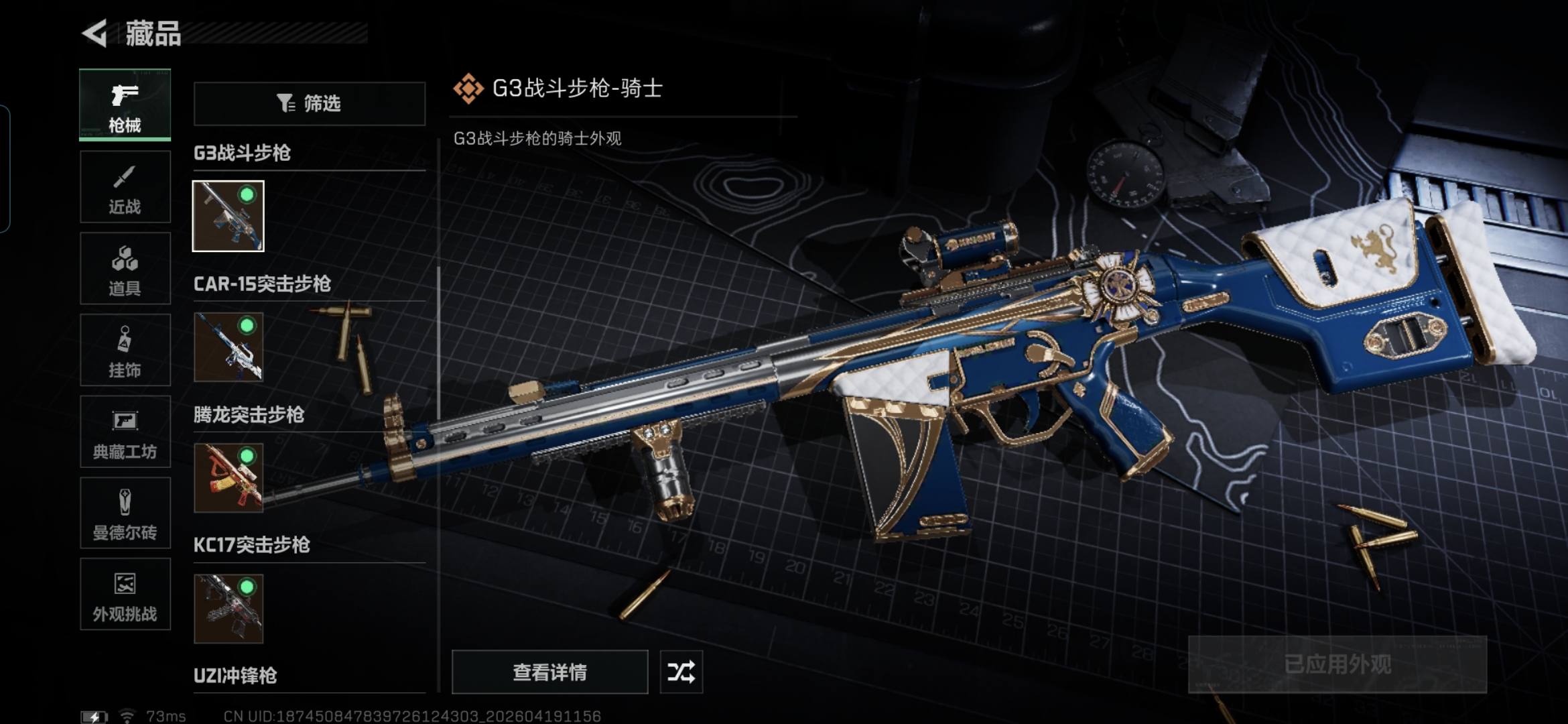
Task: Select the KC17 assault rifle skin thumbnail
Action: [x=228, y=608]
